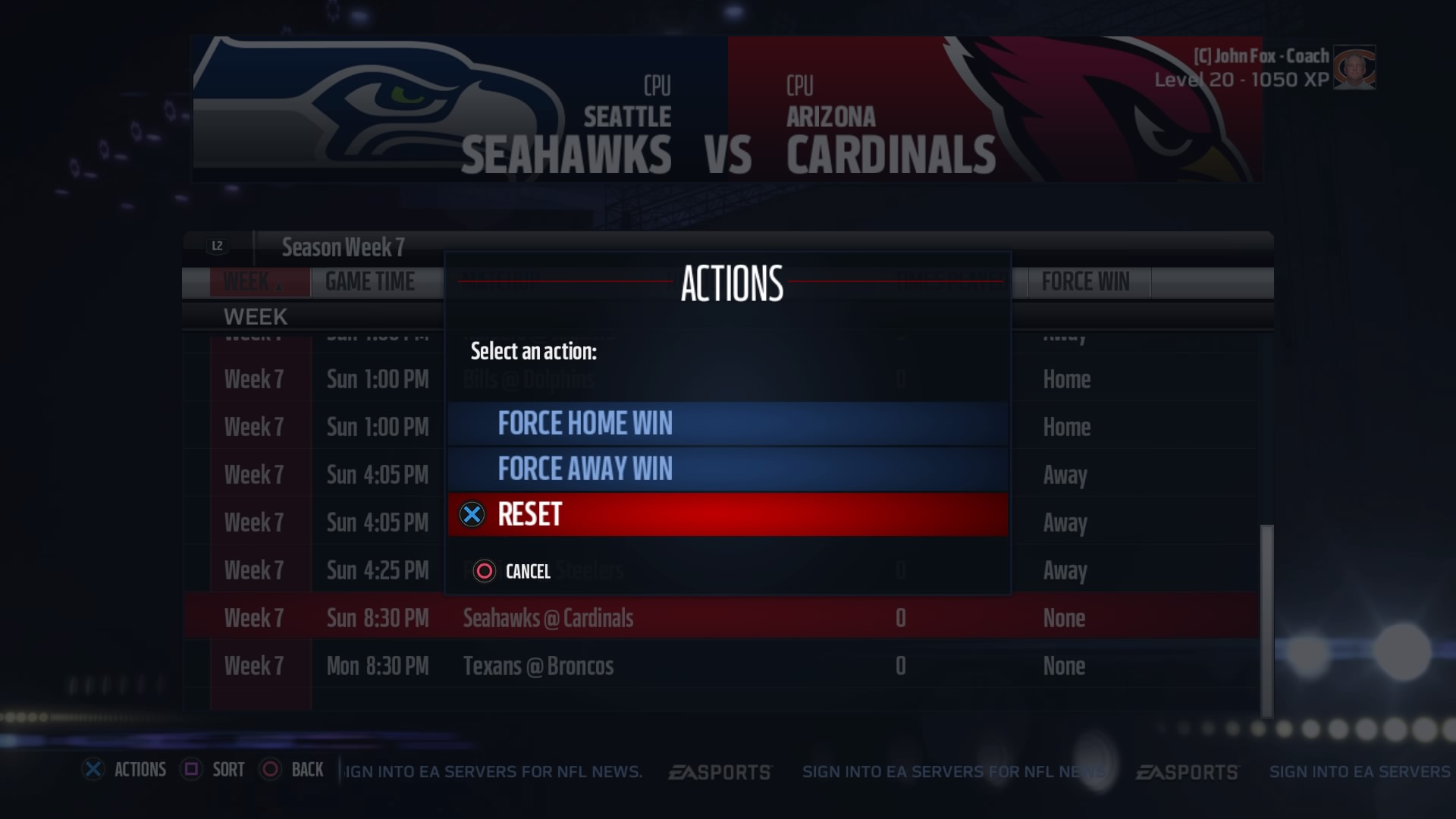This screenshot has width=1456, height=819.
Task: Sort by the Force Win column header
Action: point(1085,282)
